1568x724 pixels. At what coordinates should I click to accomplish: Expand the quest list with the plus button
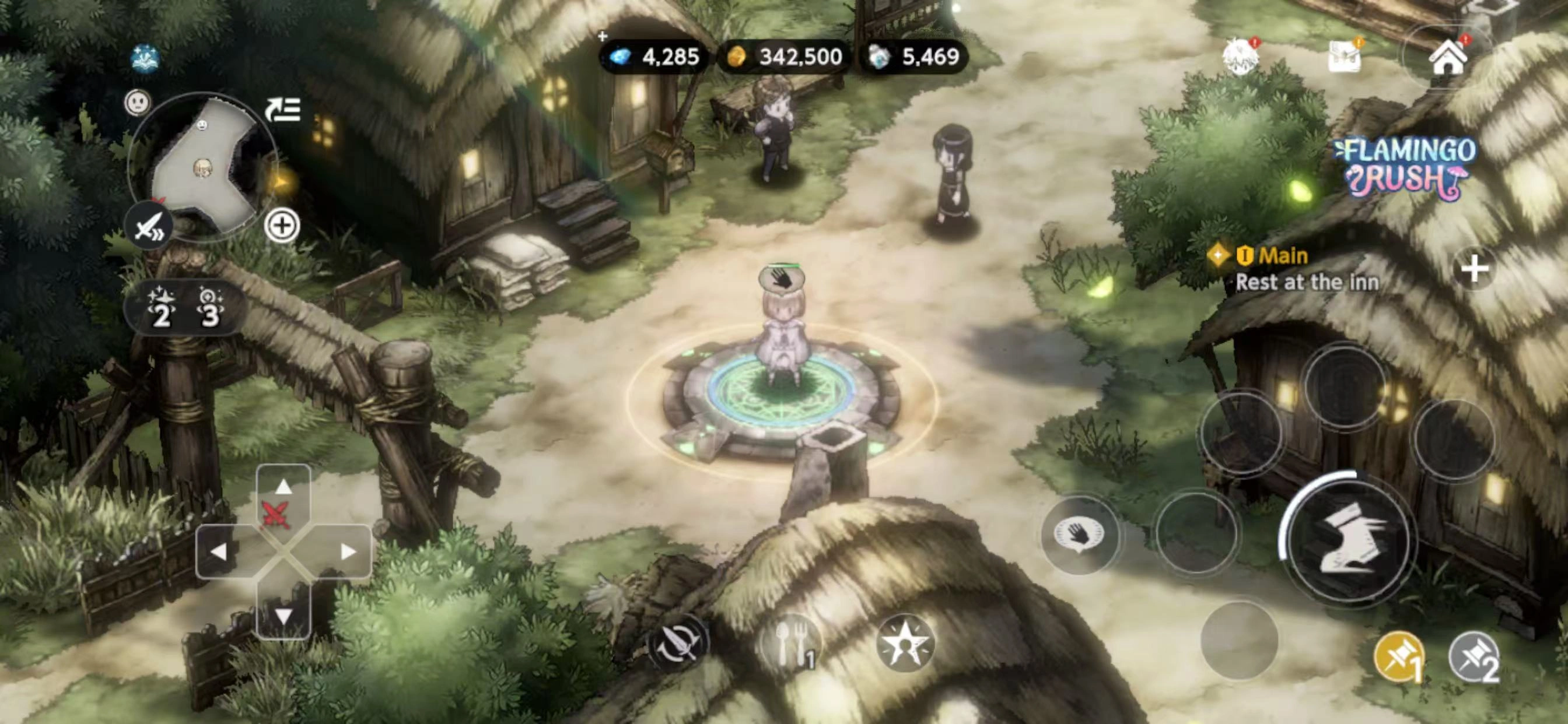tap(1473, 269)
